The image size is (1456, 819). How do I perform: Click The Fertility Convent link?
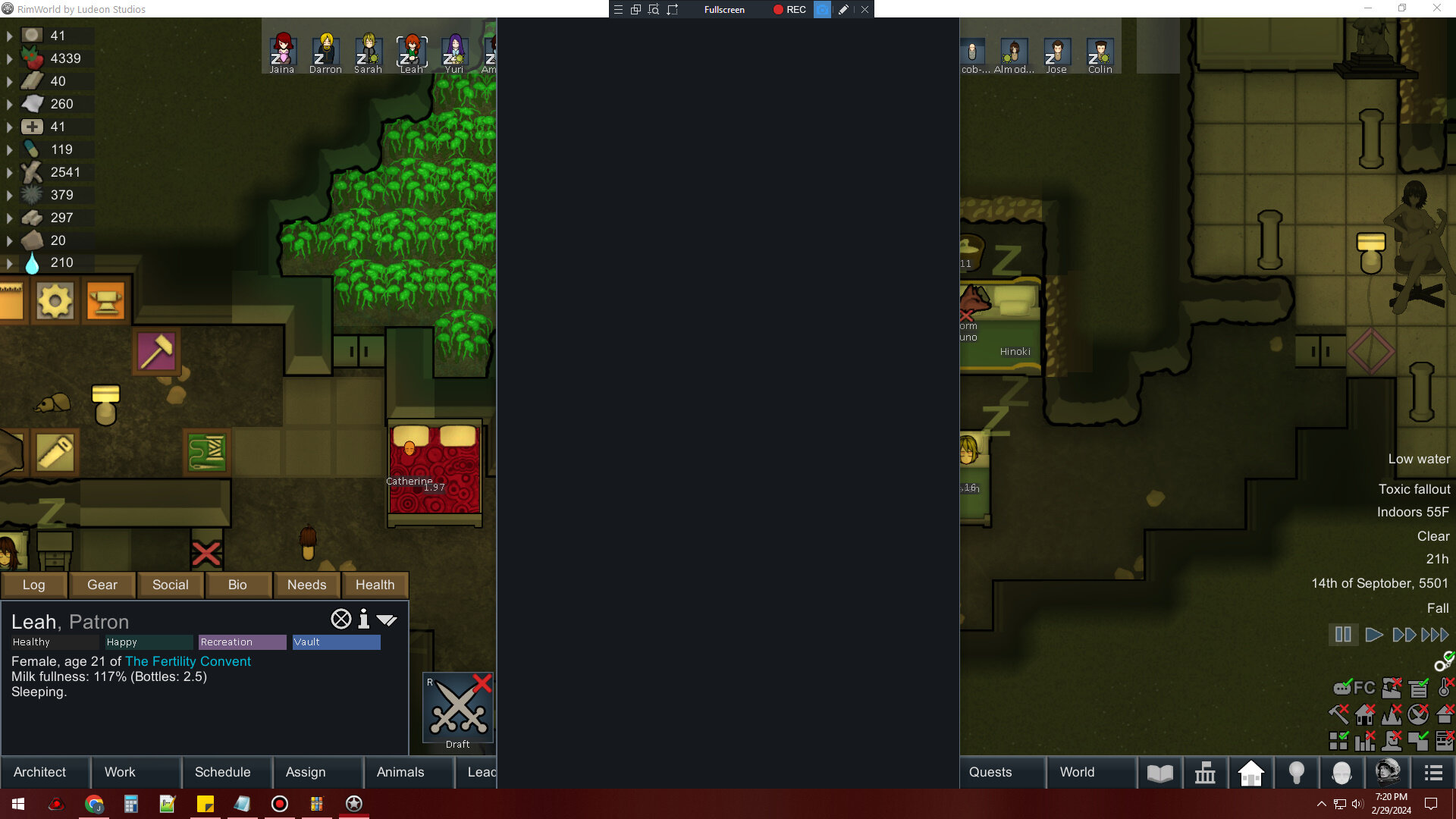(187, 661)
